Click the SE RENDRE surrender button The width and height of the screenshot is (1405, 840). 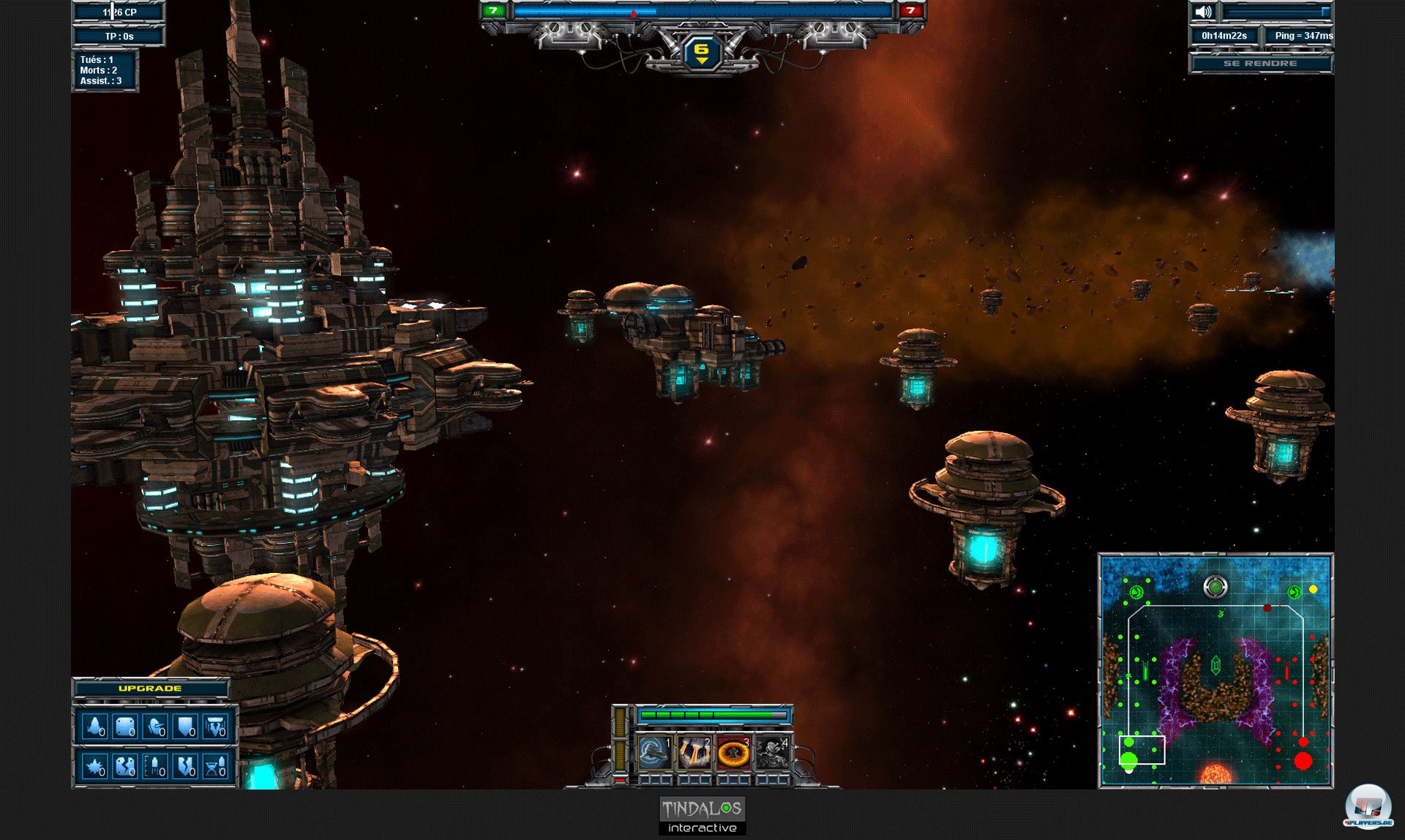tap(1259, 64)
